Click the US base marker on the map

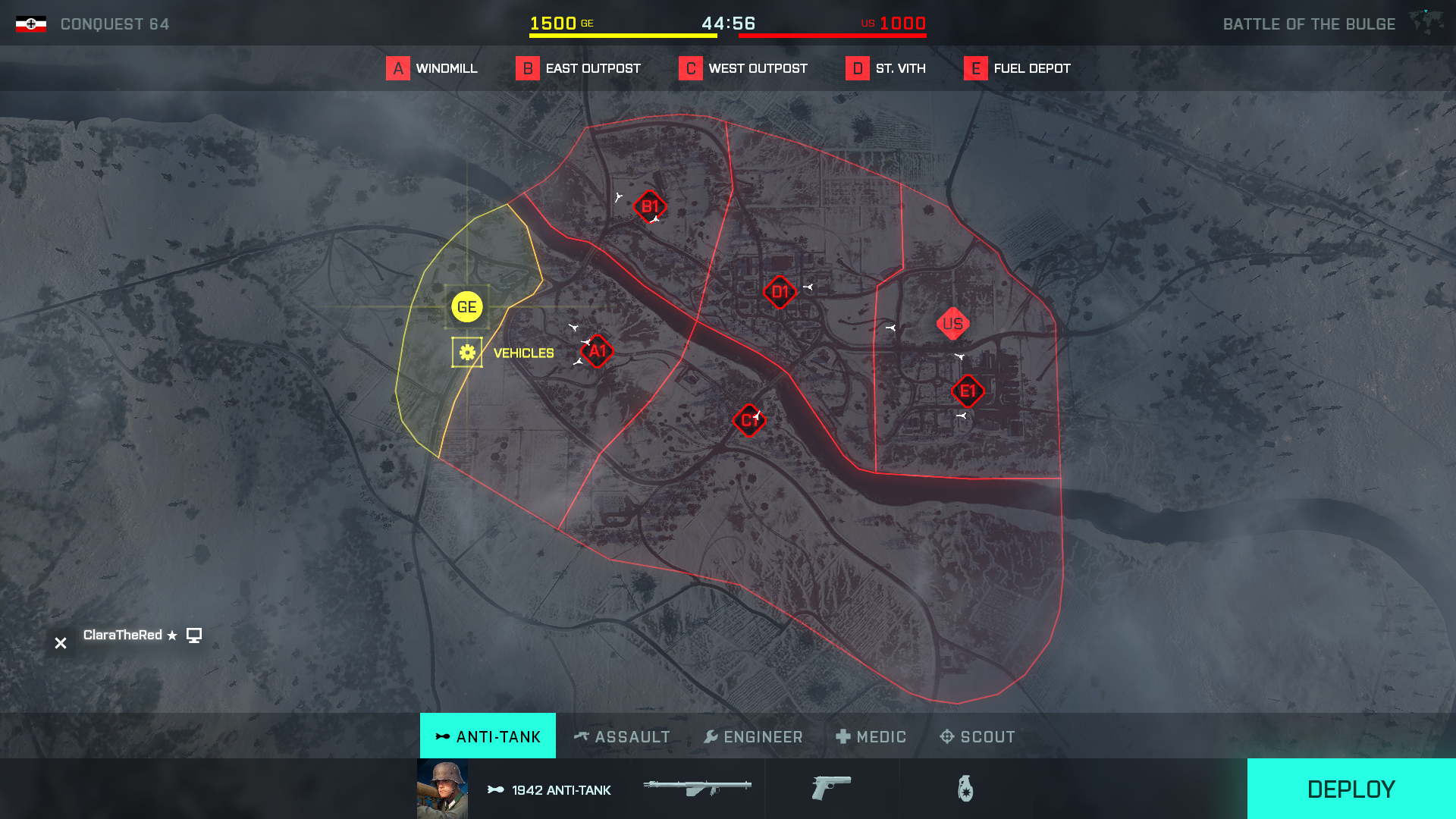coord(953,324)
